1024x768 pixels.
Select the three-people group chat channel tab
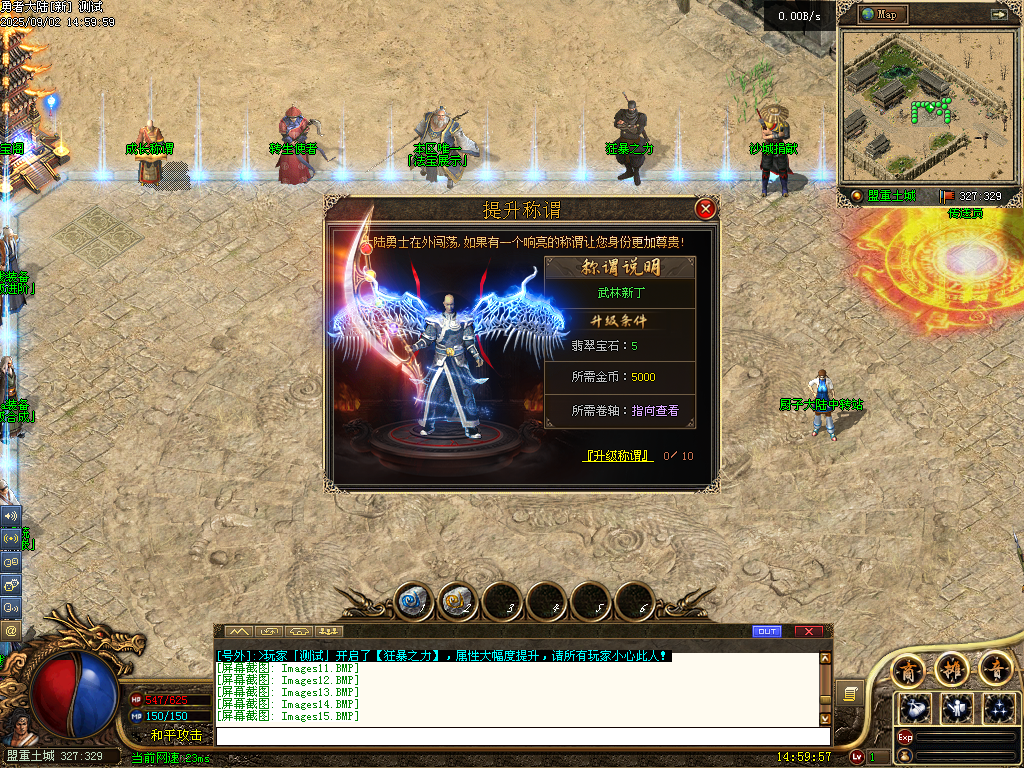pos(329,631)
